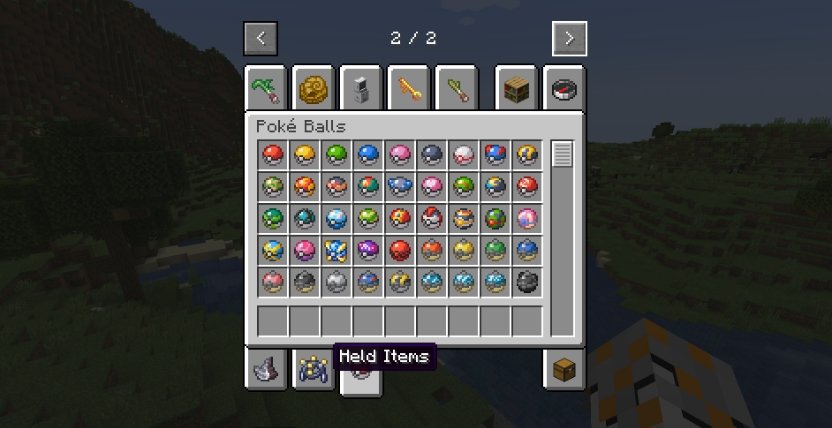Screen dimensions: 832x428
Task: Pick up the red Poké Ball
Action: (273, 155)
